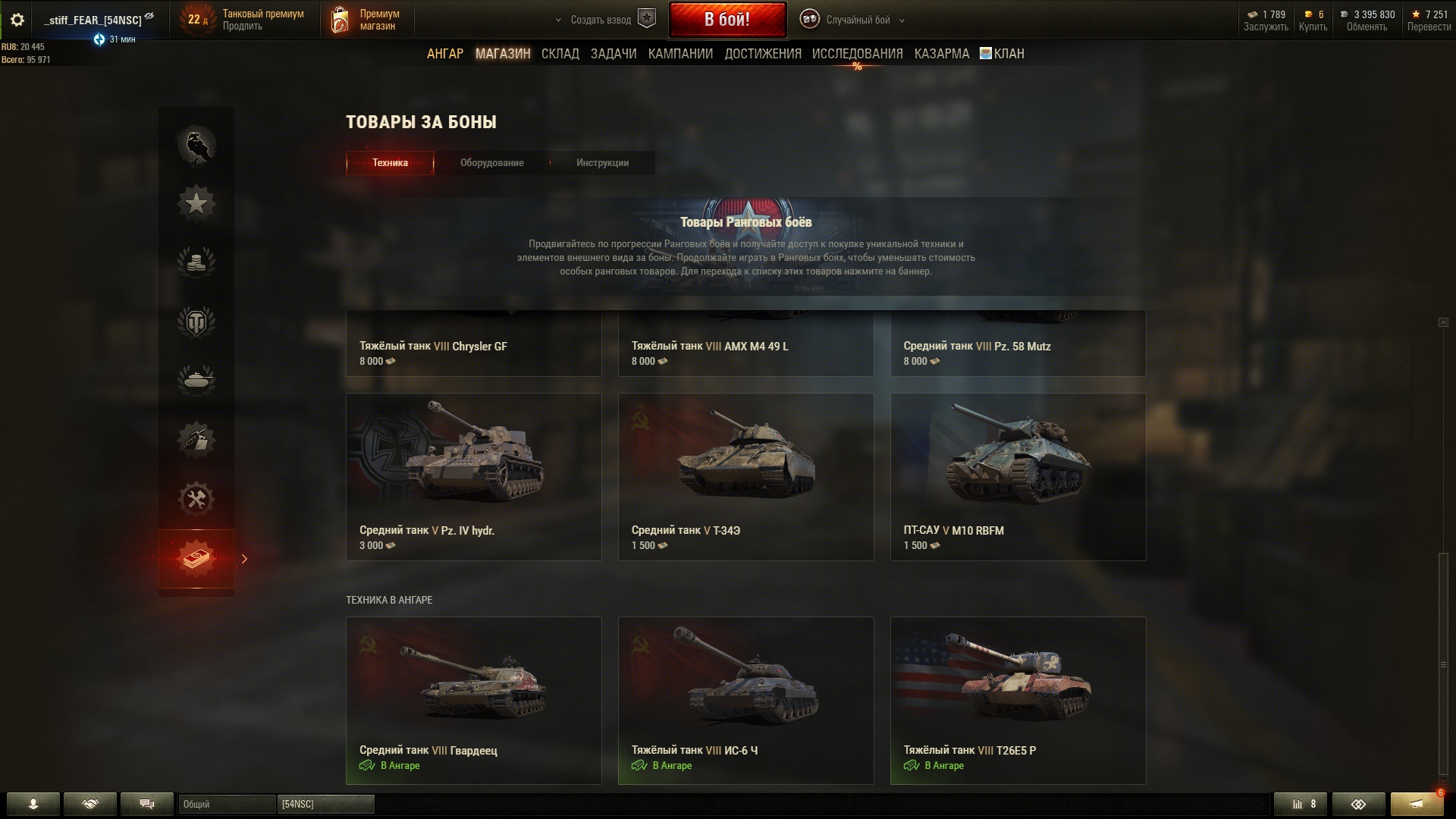Pick the M10 RBFM tank destroyer card
Viewport: 1456px width, 819px height.
[x=1018, y=476]
